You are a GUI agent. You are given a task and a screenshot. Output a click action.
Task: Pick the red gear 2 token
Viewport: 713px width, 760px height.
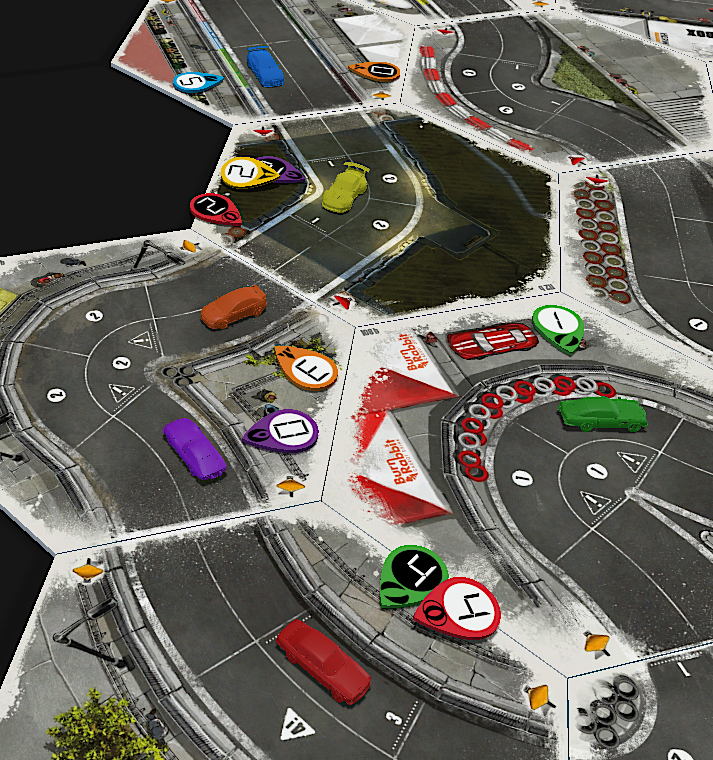coord(212,207)
